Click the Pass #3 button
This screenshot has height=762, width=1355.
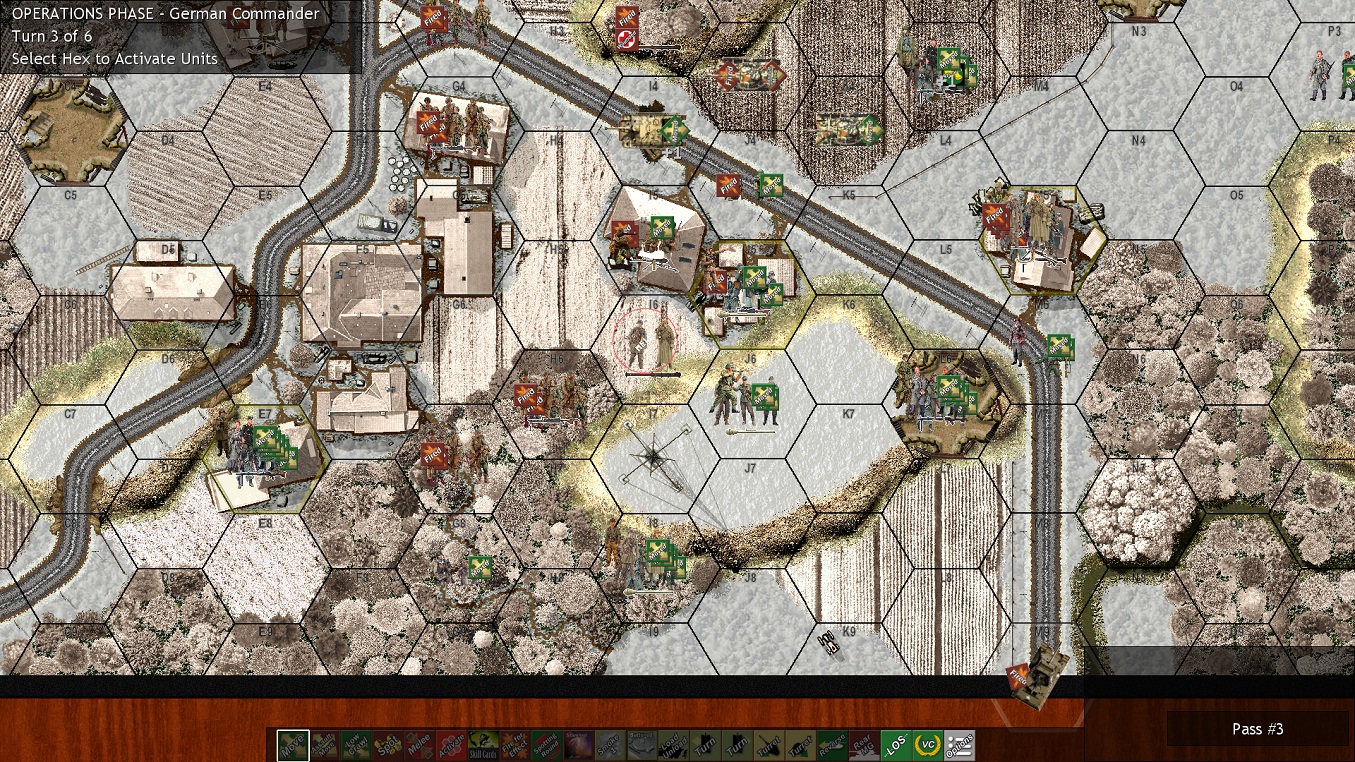coord(1257,729)
